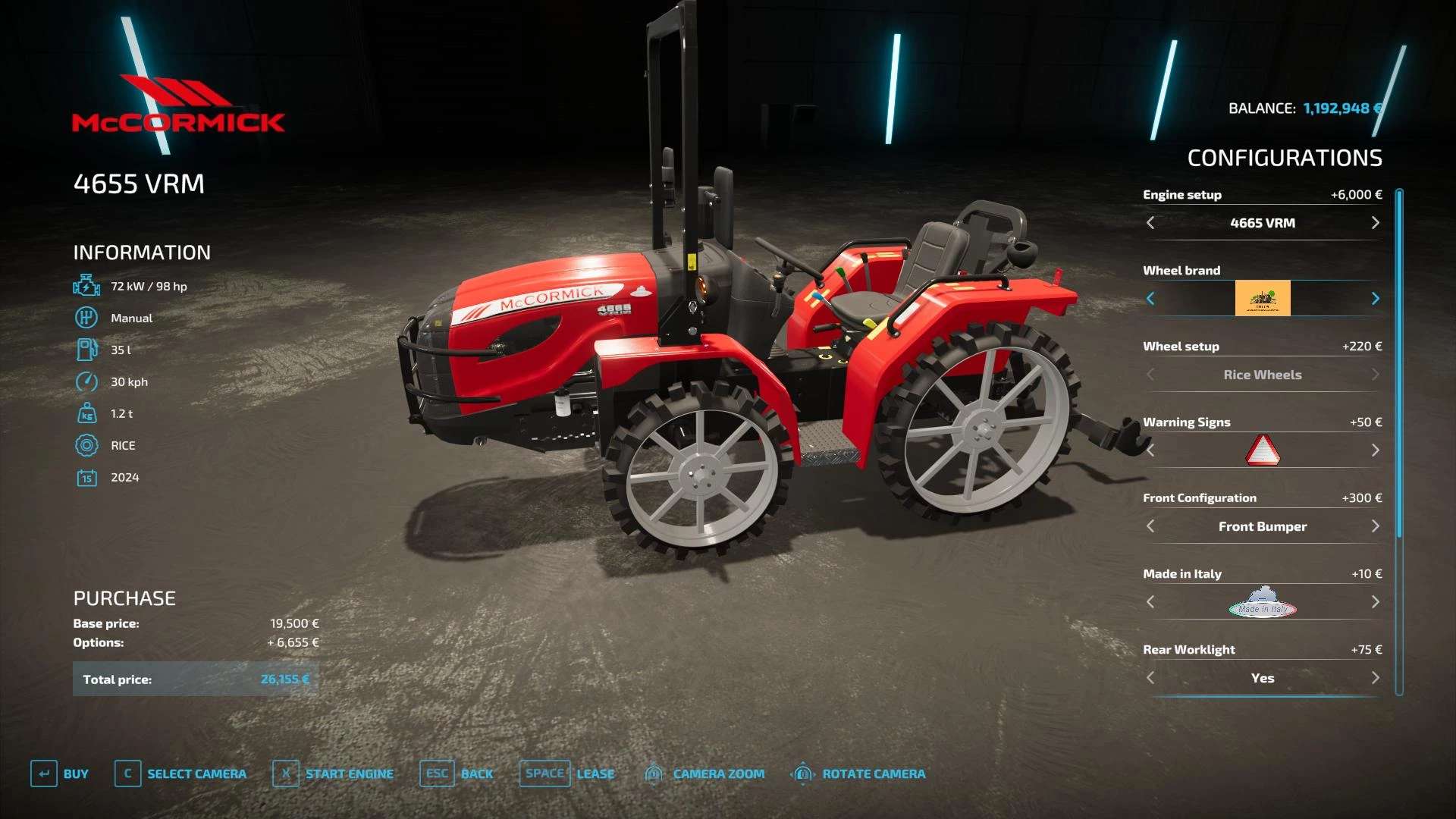Choose the next Engine setup option
Image resolution: width=1456 pixels, height=819 pixels.
pyautogui.click(x=1375, y=223)
